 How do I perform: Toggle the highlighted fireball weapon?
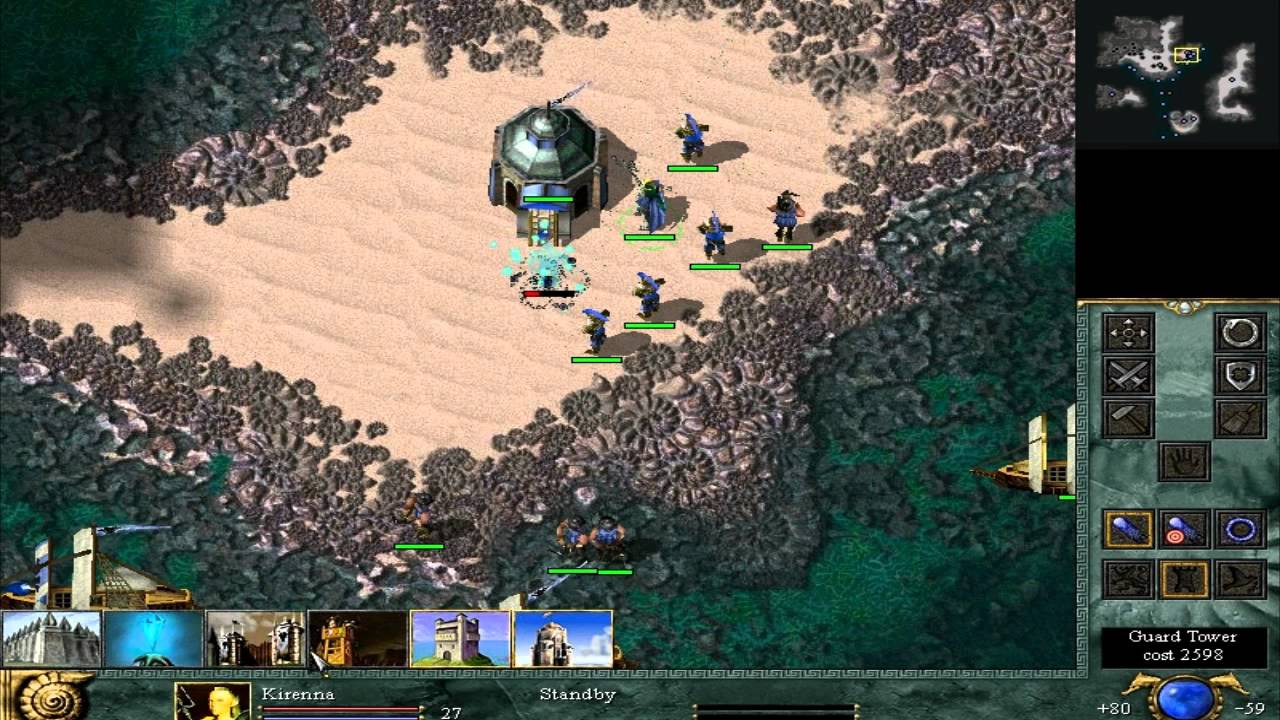[1128, 527]
